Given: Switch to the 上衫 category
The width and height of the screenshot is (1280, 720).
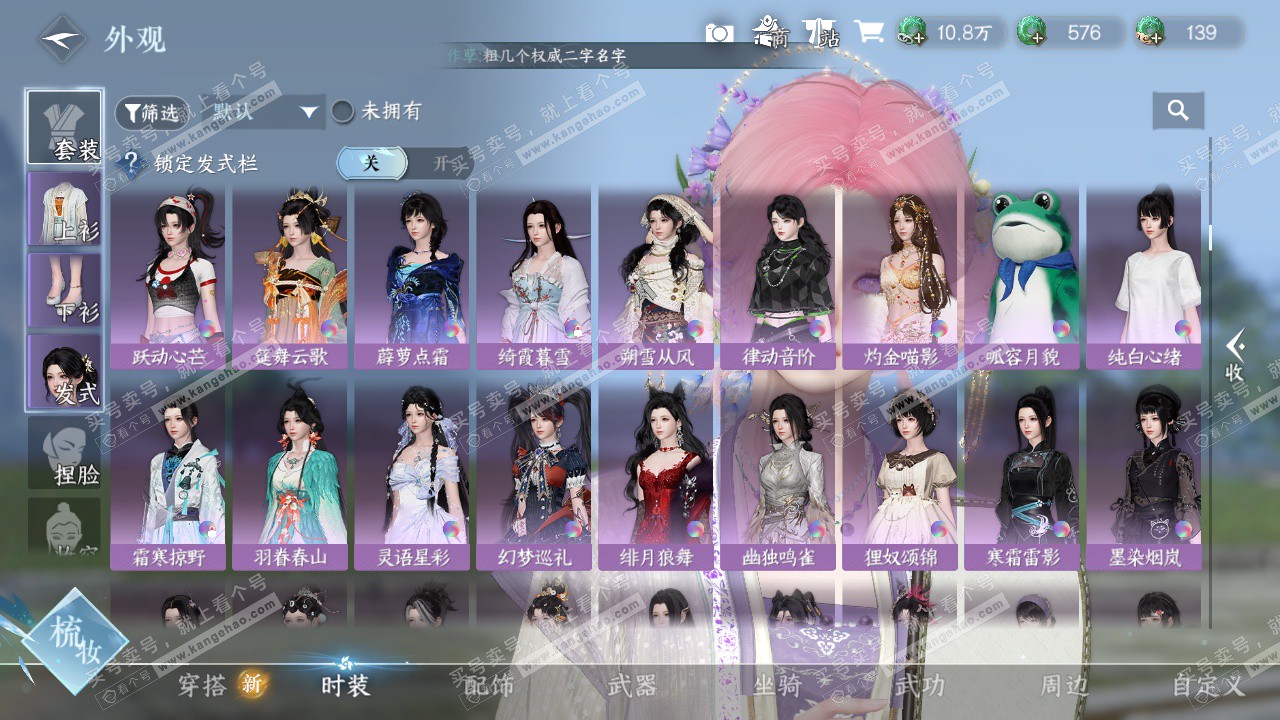Looking at the screenshot, I should point(64,209).
